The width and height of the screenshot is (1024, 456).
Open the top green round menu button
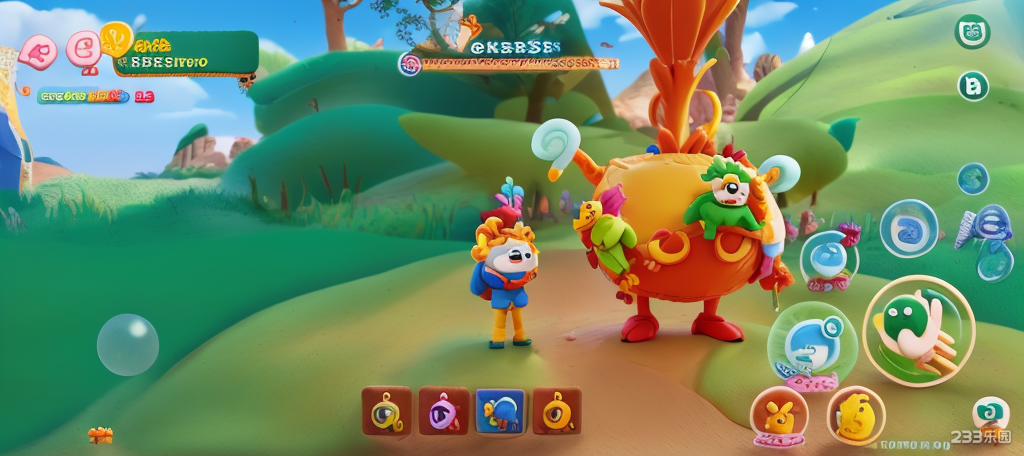[972, 32]
